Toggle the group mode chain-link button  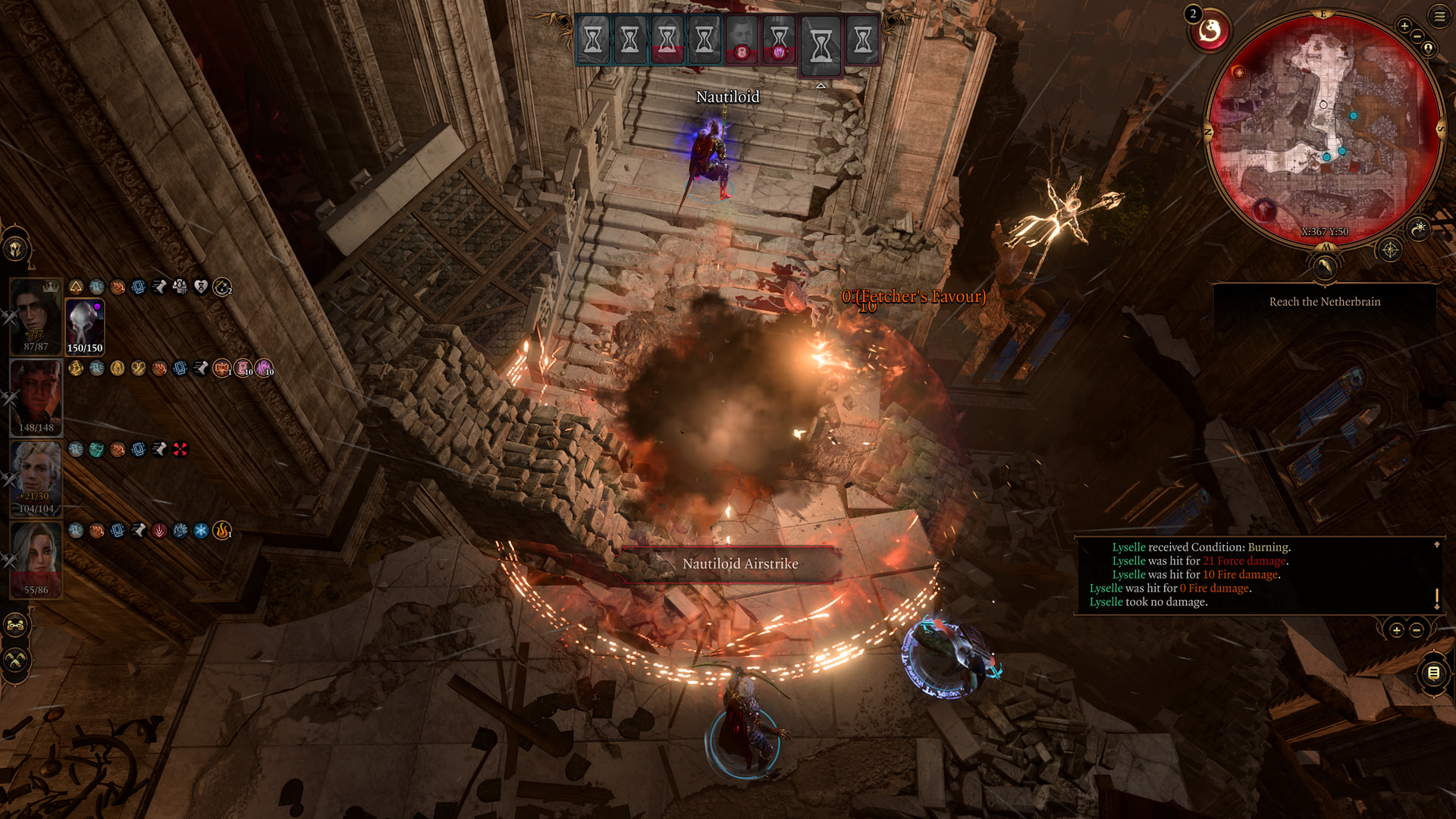pyautogui.click(x=16, y=626)
